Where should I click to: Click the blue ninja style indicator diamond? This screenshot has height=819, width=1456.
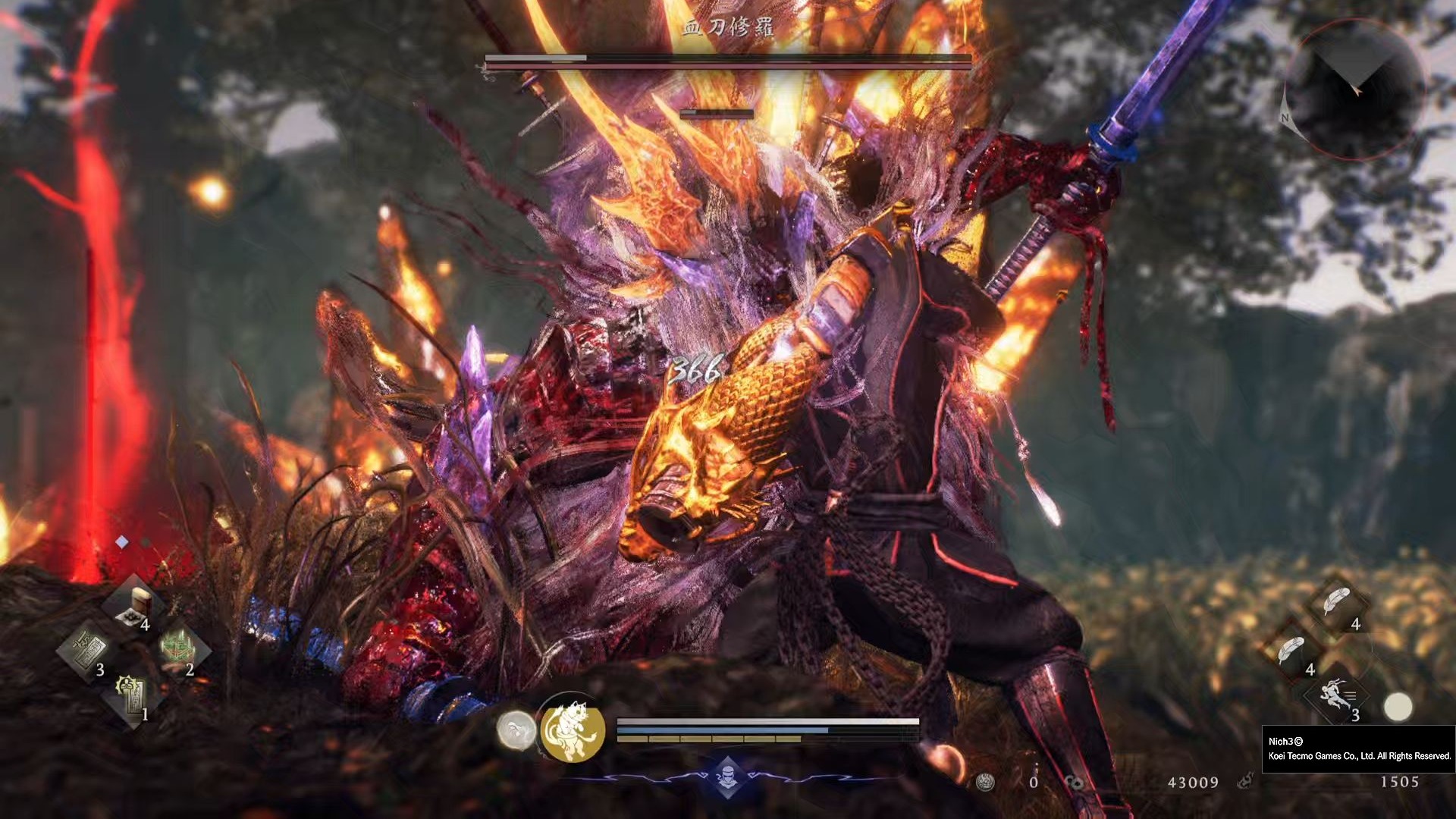[x=728, y=776]
